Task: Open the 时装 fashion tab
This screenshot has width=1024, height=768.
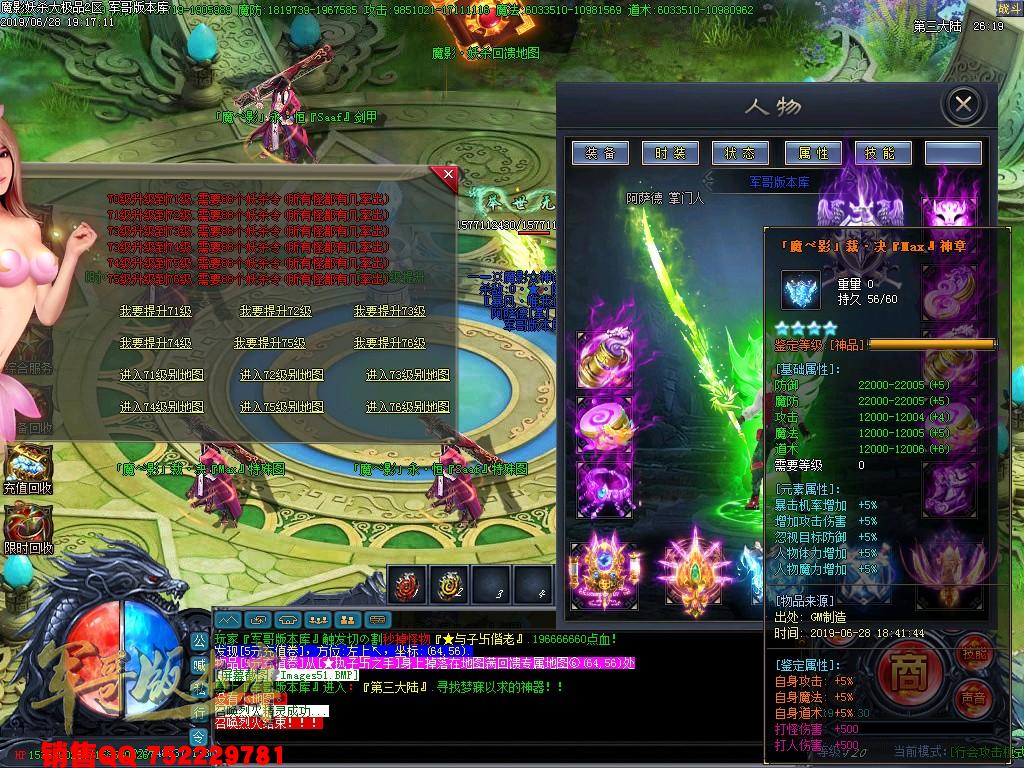Action: coord(670,153)
